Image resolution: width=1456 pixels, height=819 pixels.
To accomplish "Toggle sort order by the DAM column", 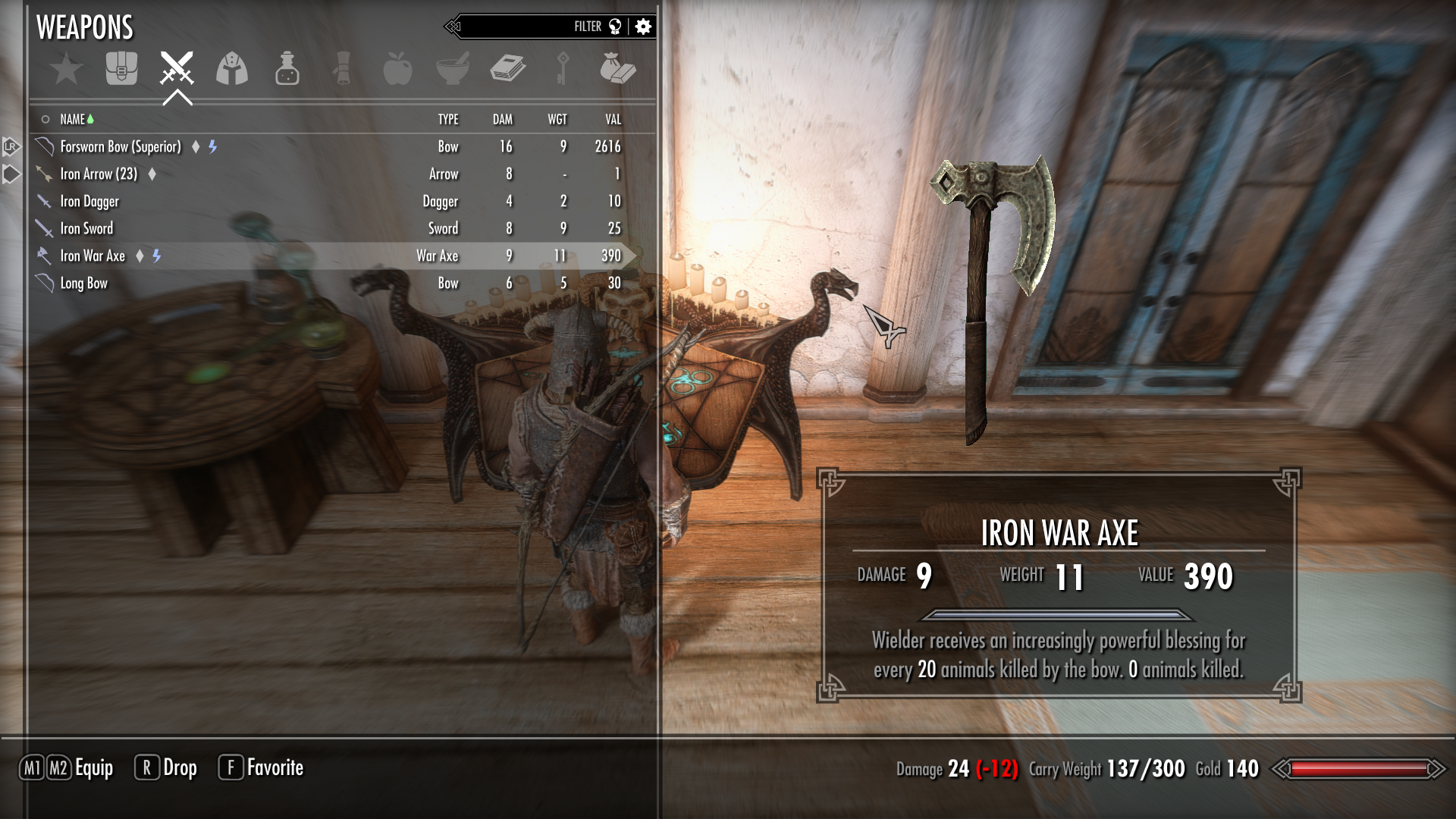I will [501, 119].
